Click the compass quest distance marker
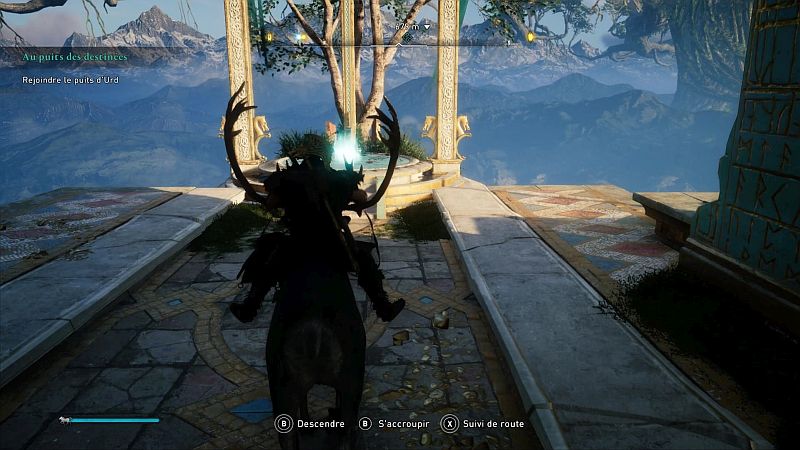 pos(413,25)
